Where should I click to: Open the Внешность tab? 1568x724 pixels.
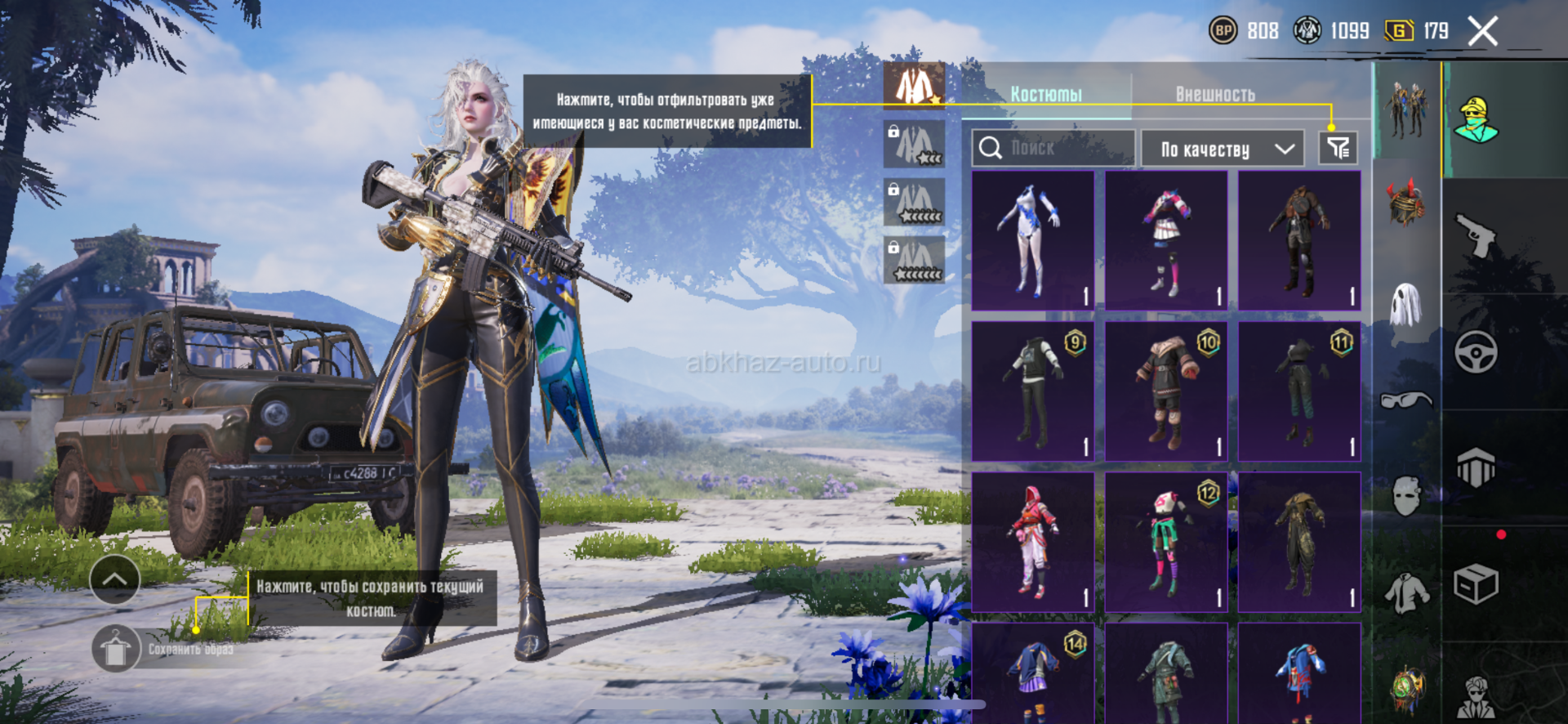[1215, 95]
